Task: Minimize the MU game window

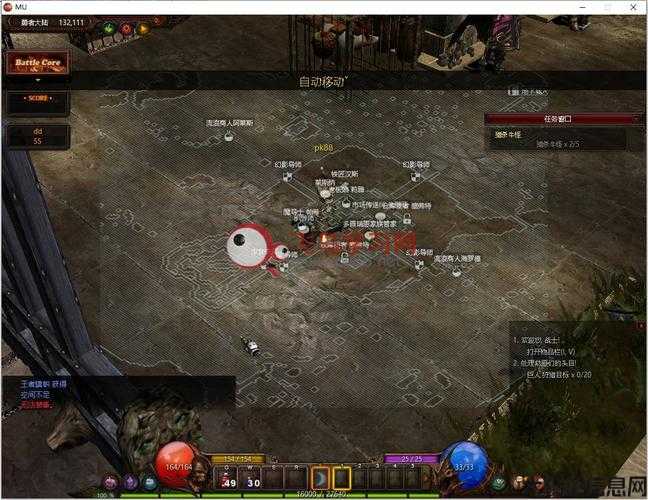Action: pos(579,7)
